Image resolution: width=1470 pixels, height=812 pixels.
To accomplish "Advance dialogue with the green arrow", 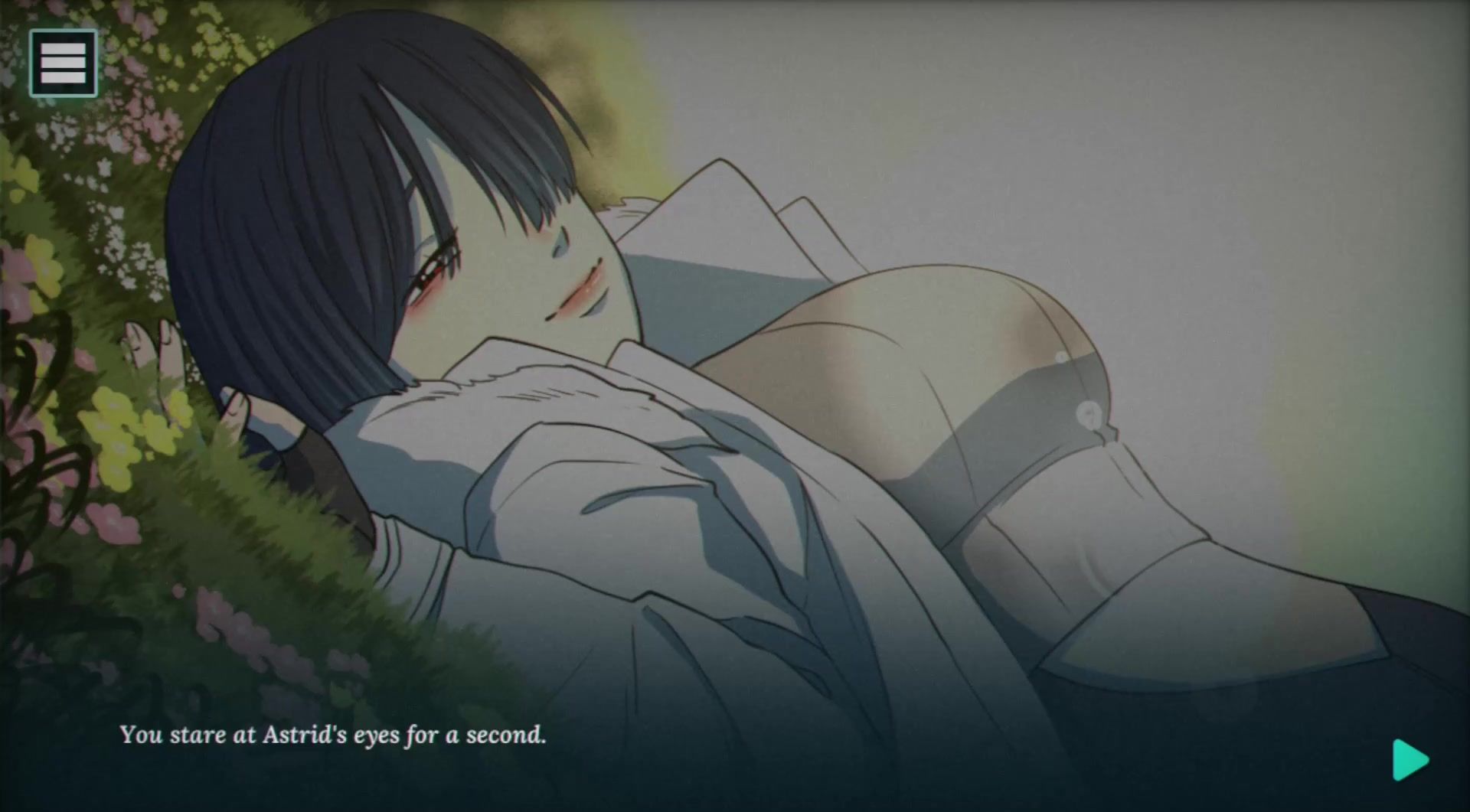I will pos(1410,760).
